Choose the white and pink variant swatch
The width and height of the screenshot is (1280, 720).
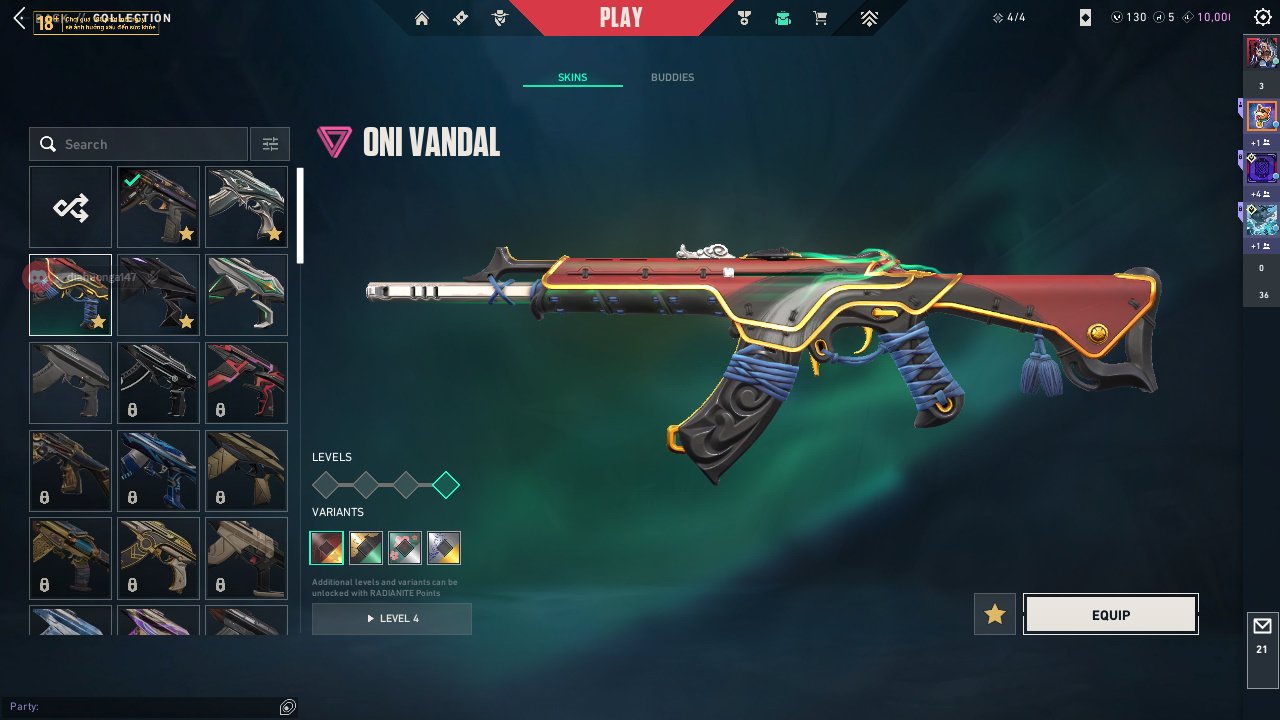click(405, 548)
